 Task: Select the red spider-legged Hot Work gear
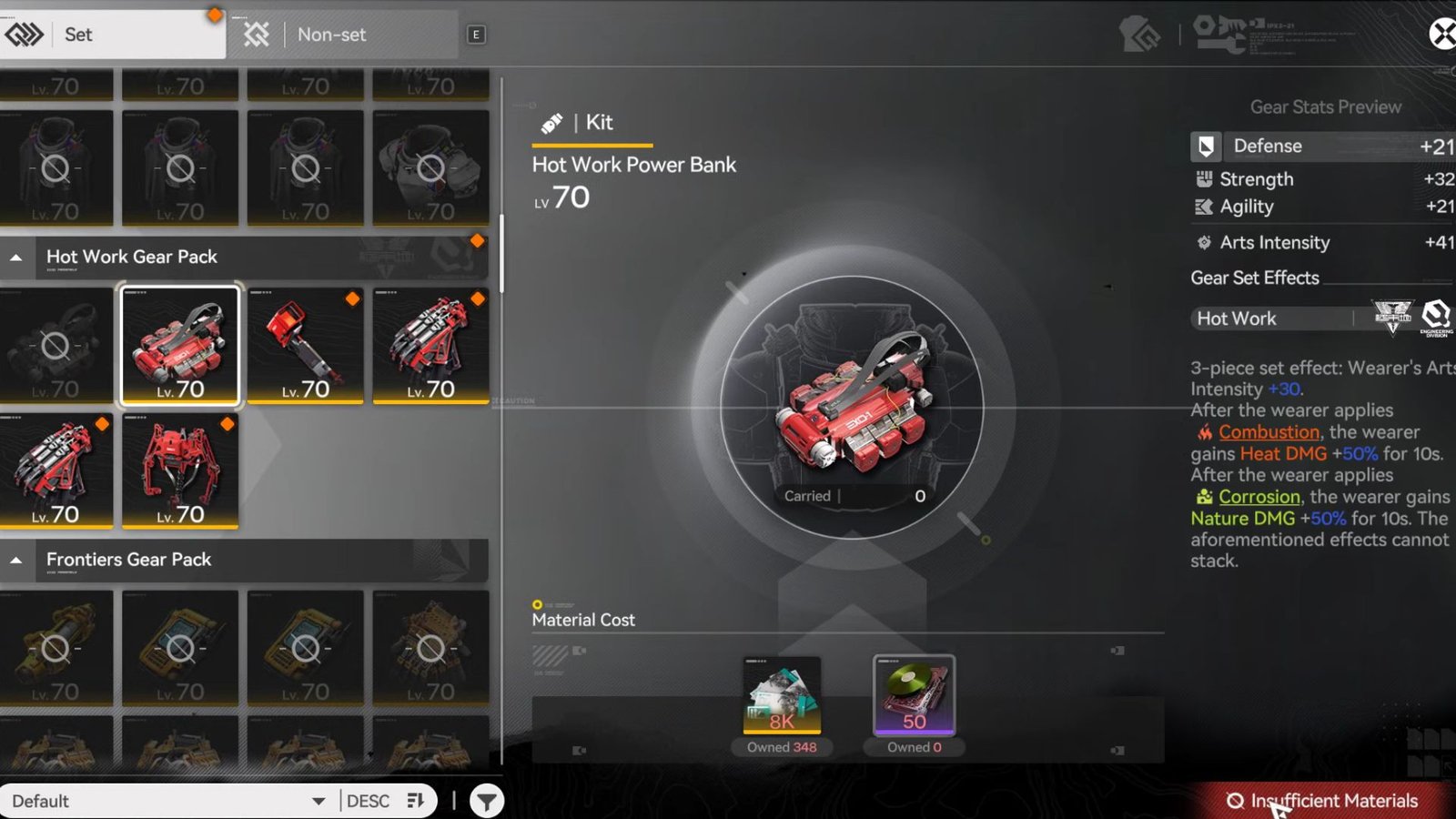tap(180, 470)
